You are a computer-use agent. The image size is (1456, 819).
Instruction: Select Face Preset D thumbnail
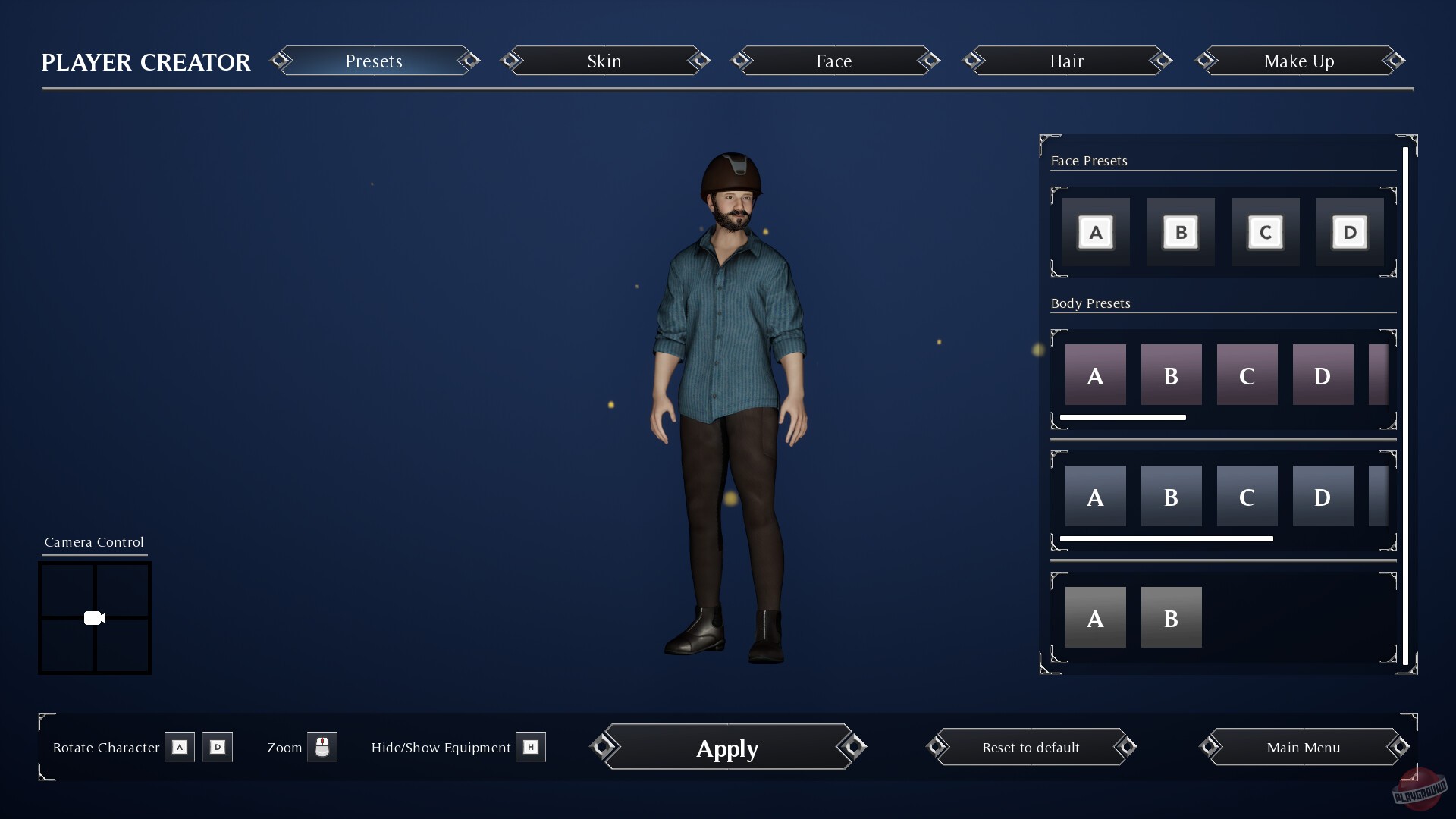coord(1349,231)
